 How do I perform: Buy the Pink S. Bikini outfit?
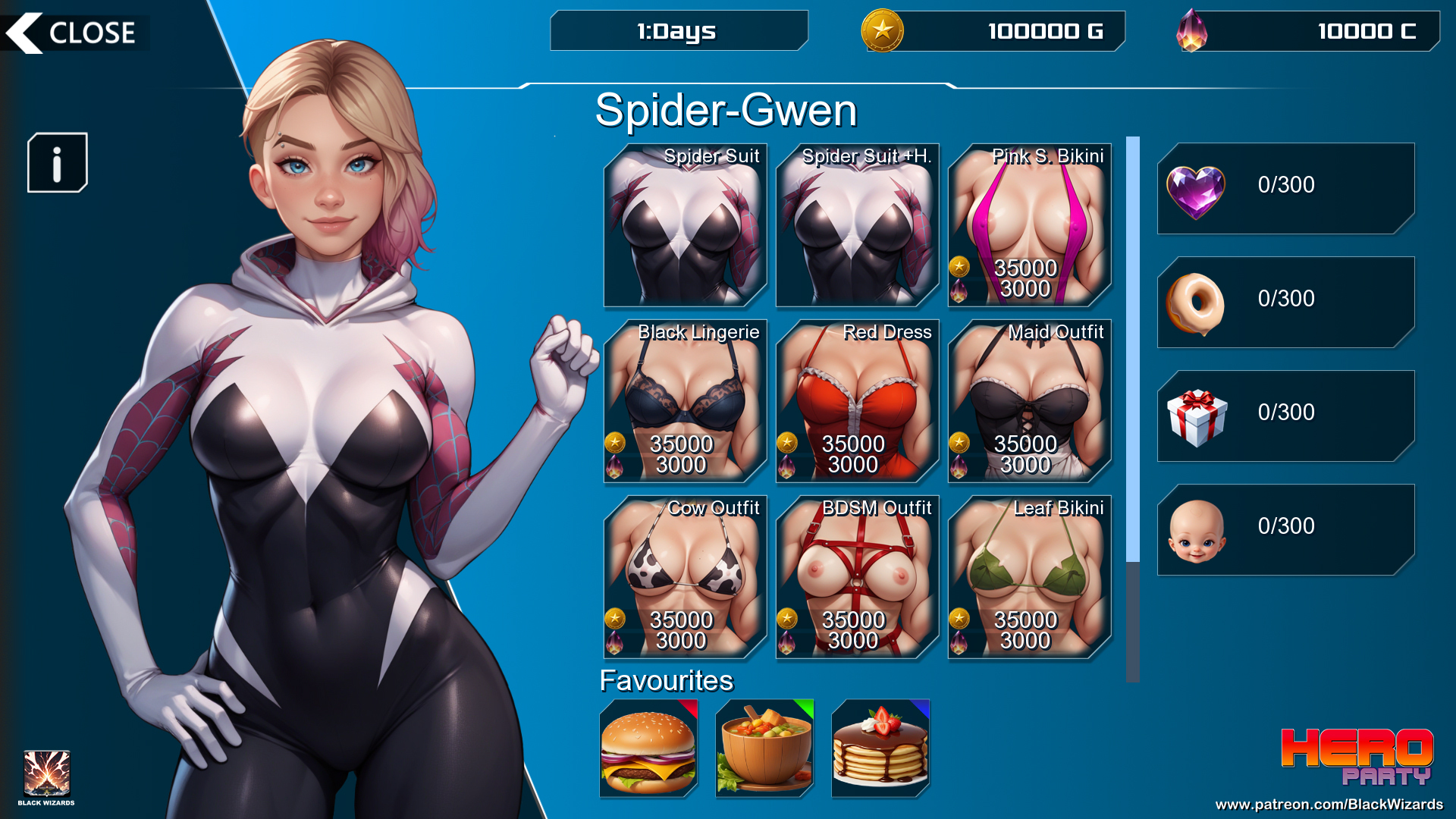click(x=1029, y=226)
